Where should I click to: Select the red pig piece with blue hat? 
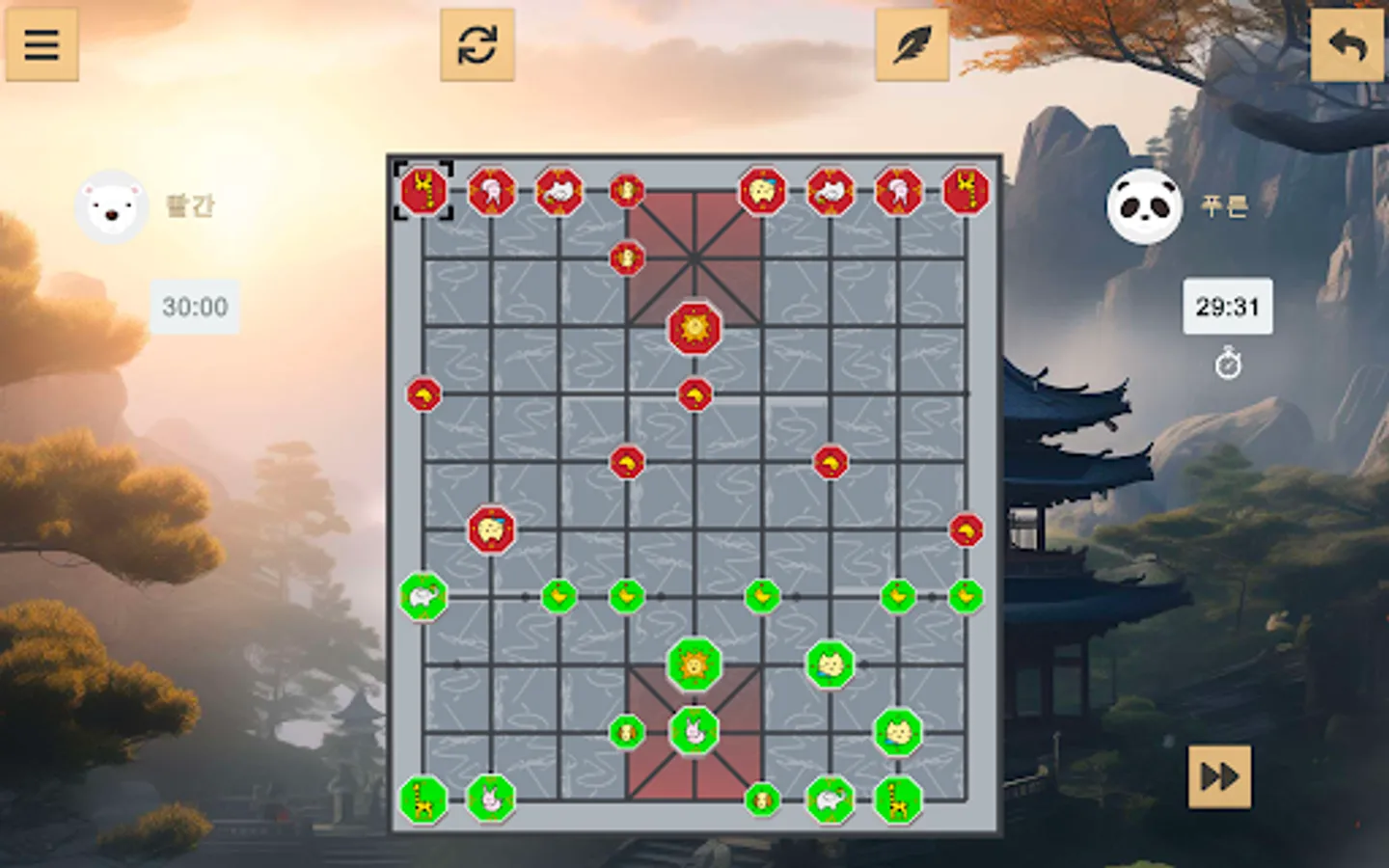492,530
